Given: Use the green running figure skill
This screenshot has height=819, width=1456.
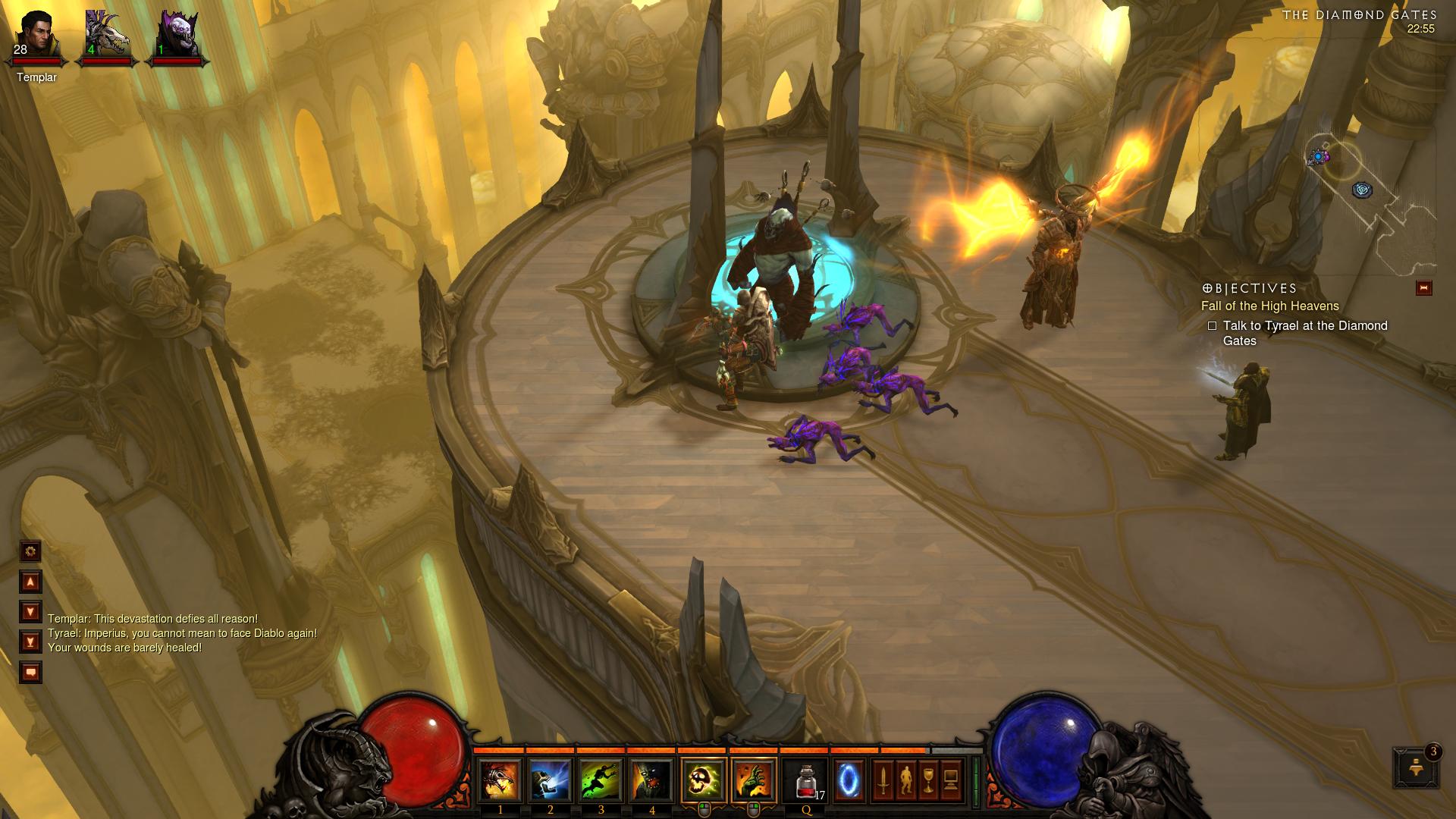Looking at the screenshot, I should pos(601,780).
